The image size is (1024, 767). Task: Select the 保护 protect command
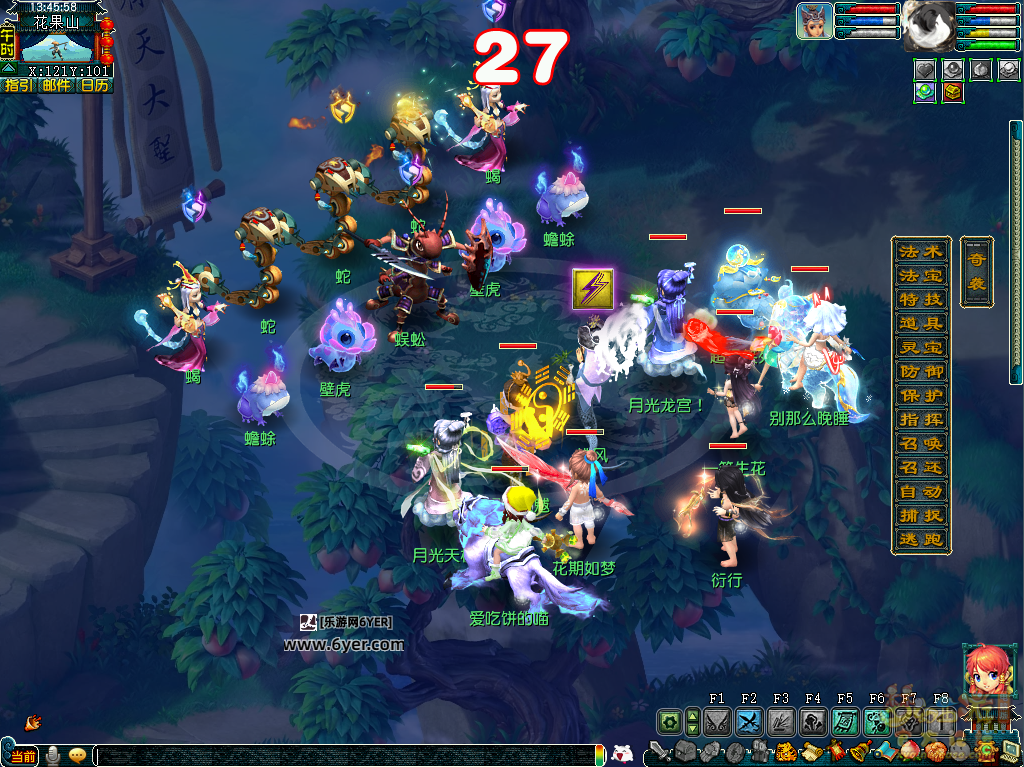[x=920, y=395]
